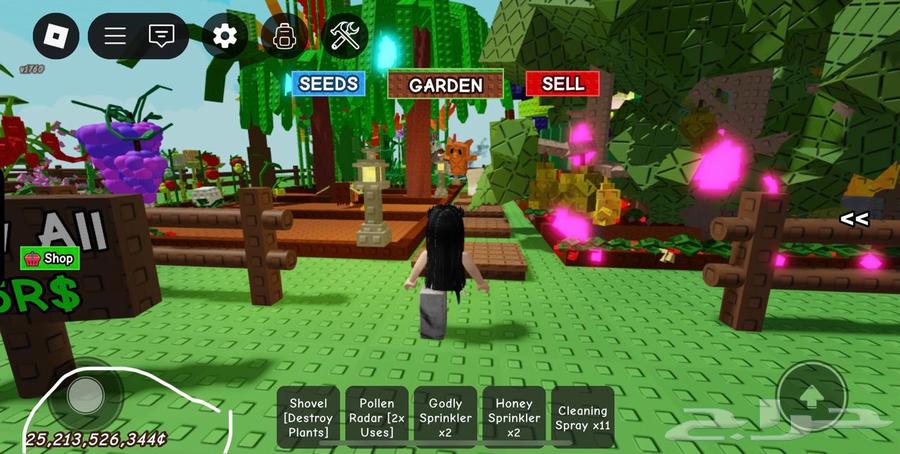The height and width of the screenshot is (454, 900).
Task: Expand the side panel double-arrow
Action: coord(853,218)
